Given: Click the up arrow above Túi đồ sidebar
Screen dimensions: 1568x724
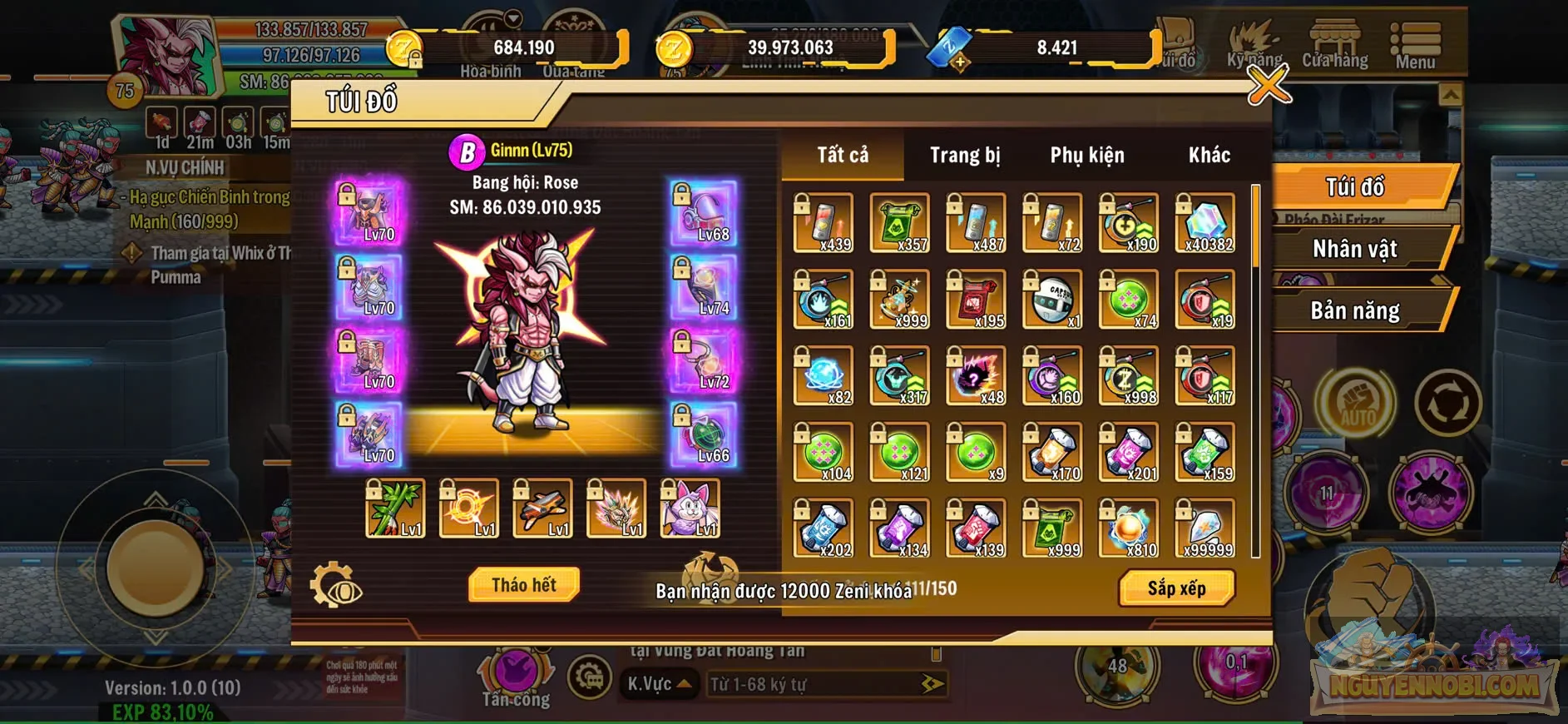Looking at the screenshot, I should [1452, 92].
